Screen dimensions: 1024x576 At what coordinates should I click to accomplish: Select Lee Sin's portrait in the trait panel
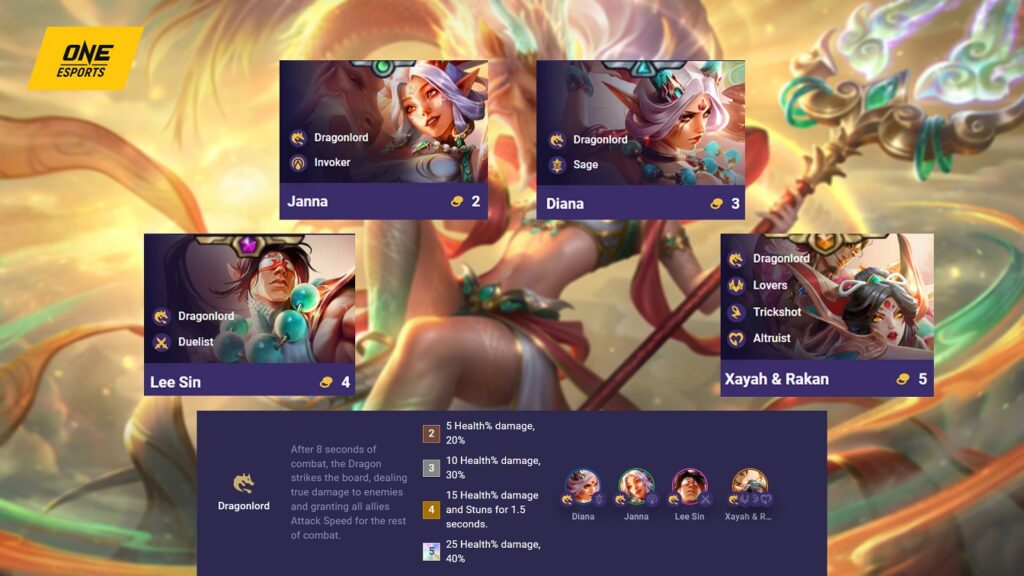tap(689, 487)
